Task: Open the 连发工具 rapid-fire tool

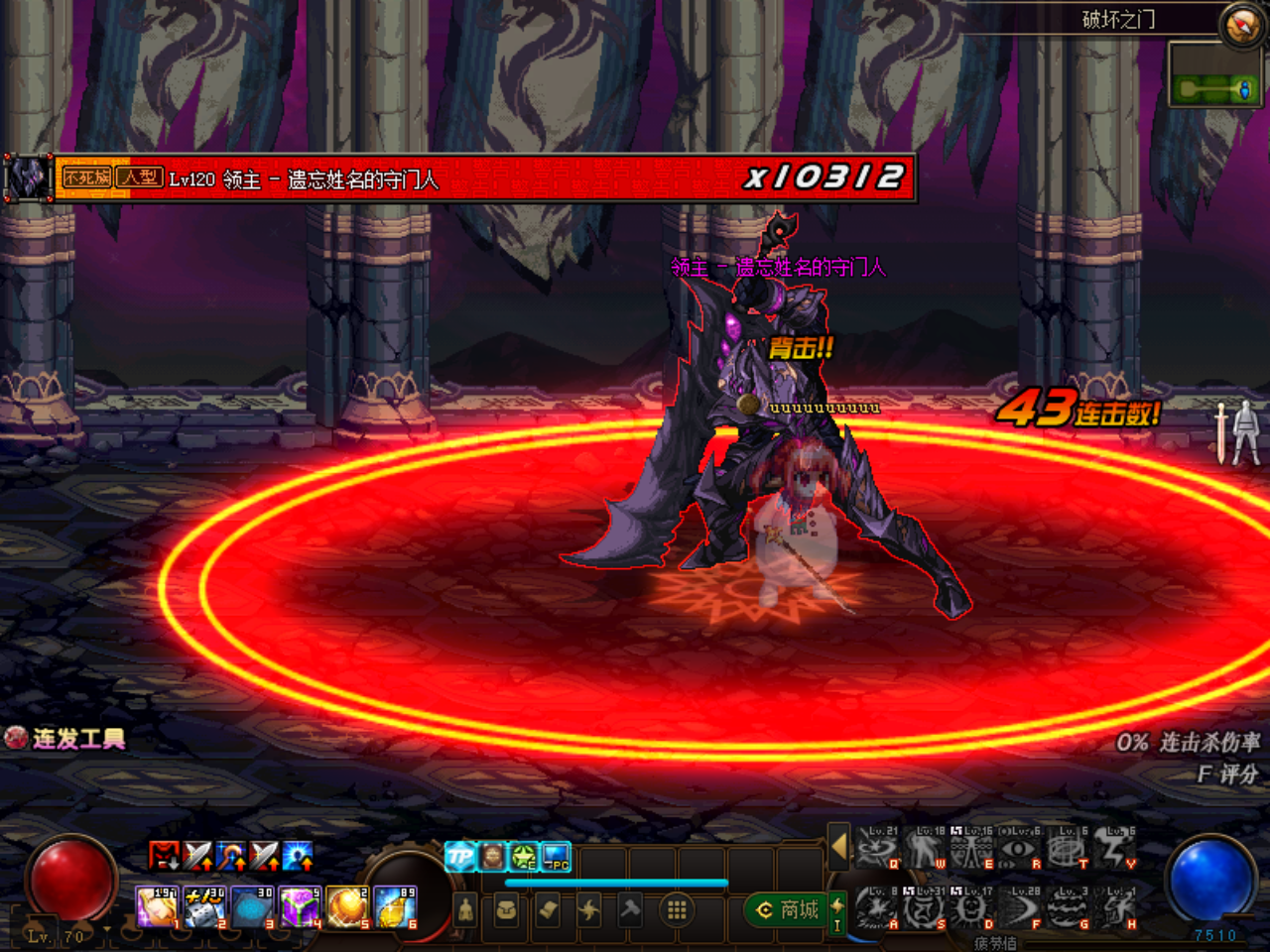Action: click(x=65, y=738)
